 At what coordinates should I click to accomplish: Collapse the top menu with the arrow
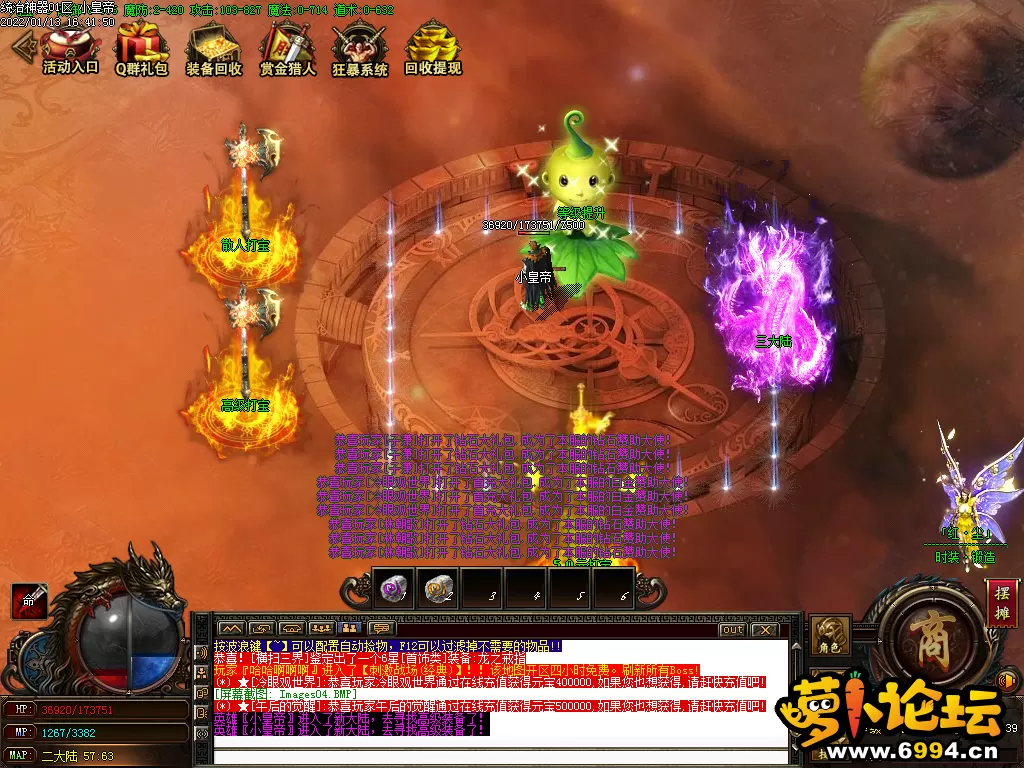[21, 46]
